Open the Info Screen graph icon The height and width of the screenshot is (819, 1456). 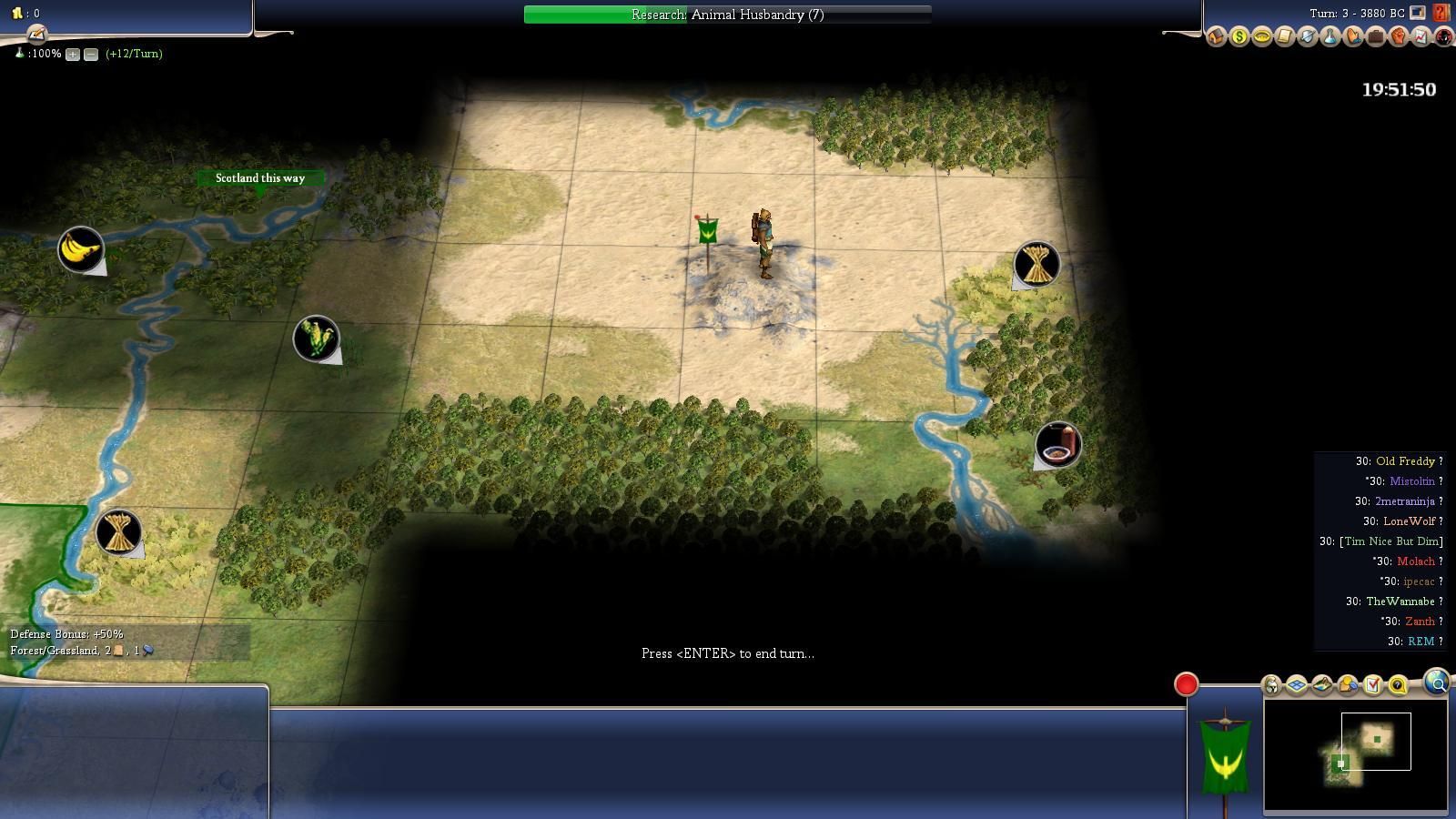tap(1421, 37)
